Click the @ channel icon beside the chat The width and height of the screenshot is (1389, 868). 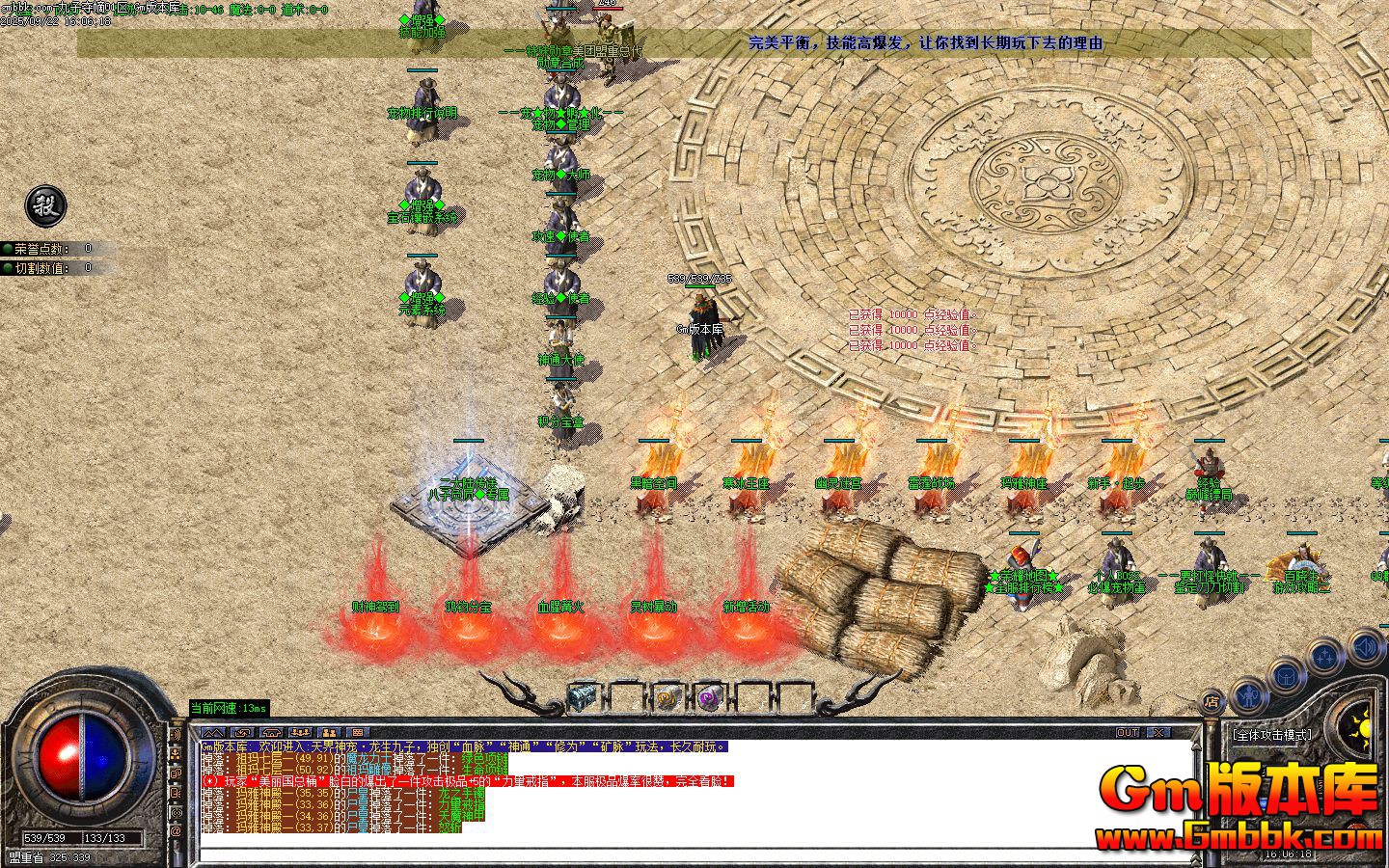177,830
